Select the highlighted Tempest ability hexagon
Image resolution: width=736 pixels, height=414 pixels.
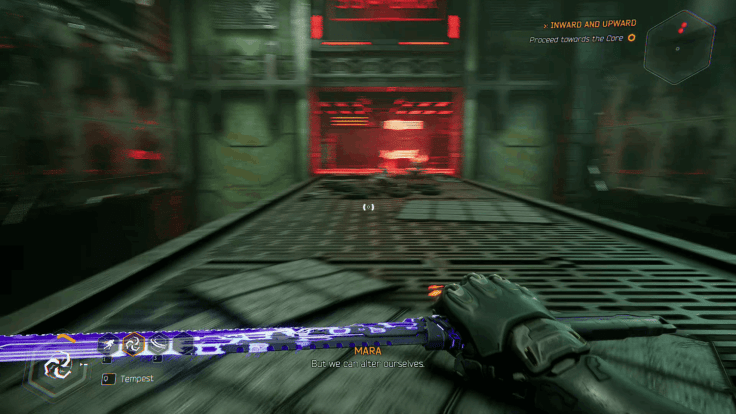click(x=132, y=346)
